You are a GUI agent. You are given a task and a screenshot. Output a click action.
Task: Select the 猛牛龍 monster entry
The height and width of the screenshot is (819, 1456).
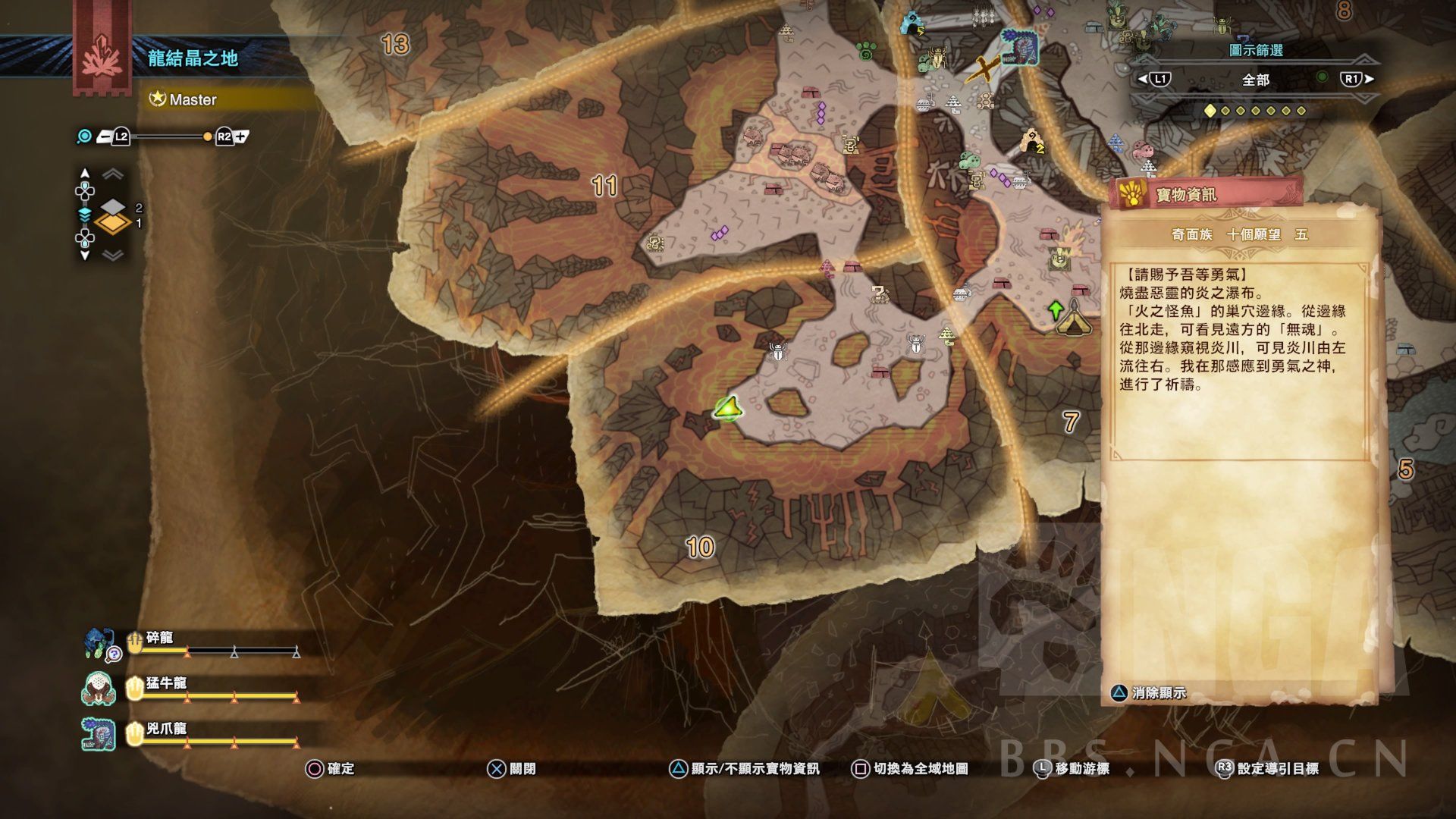[x=166, y=685]
